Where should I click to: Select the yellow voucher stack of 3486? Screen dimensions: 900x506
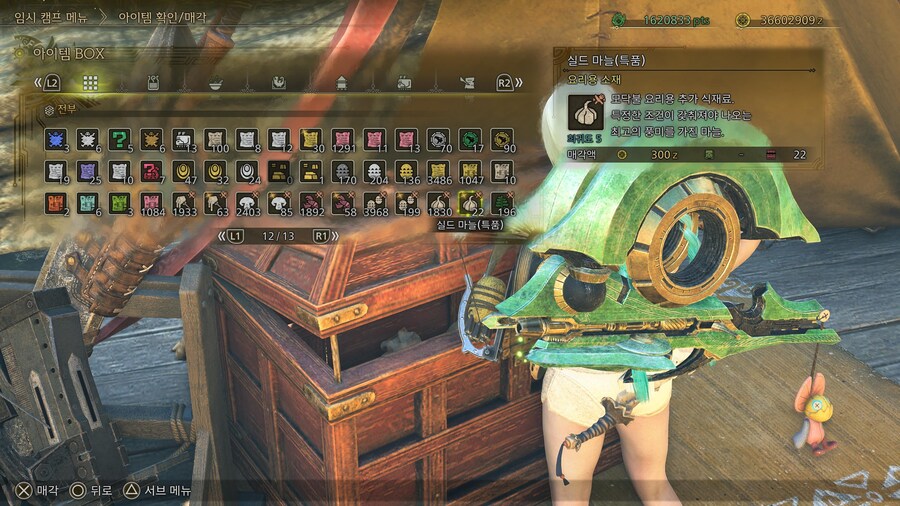coord(437,171)
